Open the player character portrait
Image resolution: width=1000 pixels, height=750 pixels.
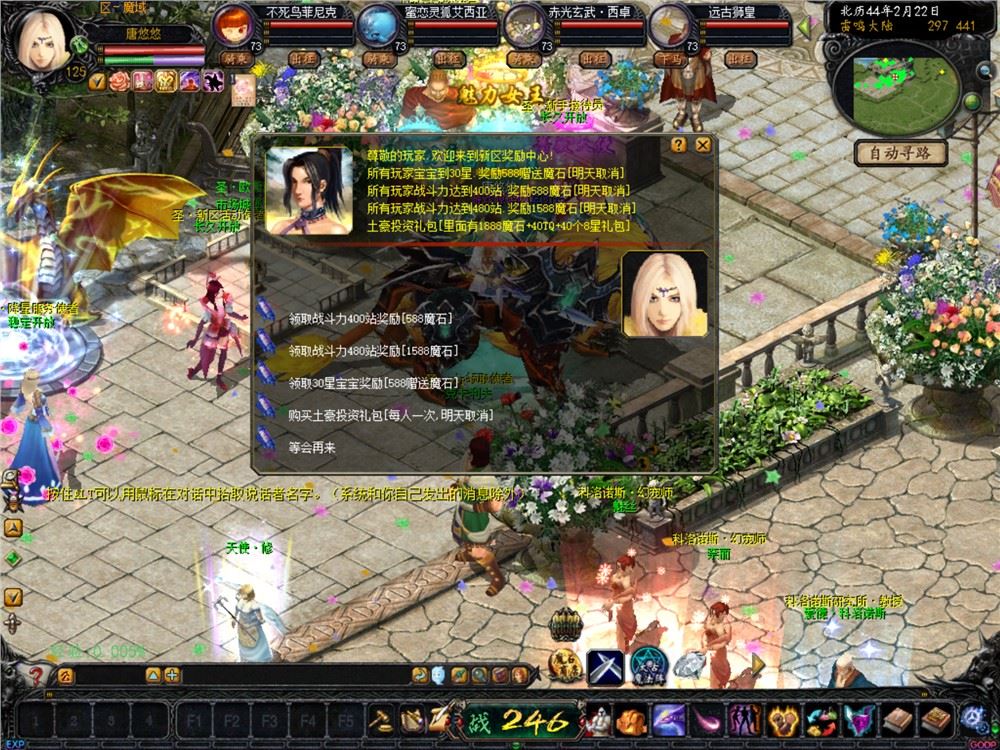[x=43, y=38]
